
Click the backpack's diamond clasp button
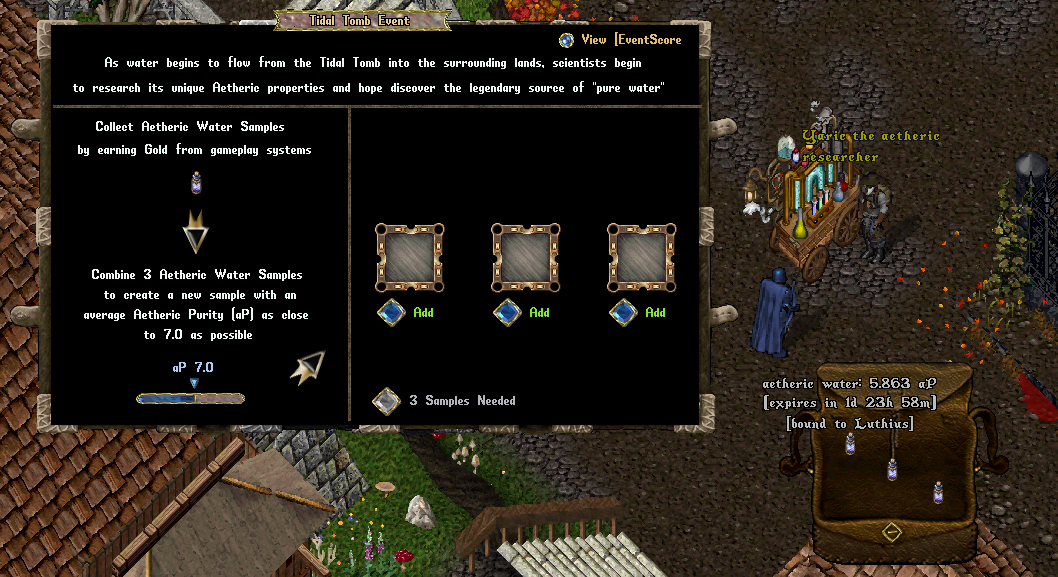pyautogui.click(x=892, y=532)
